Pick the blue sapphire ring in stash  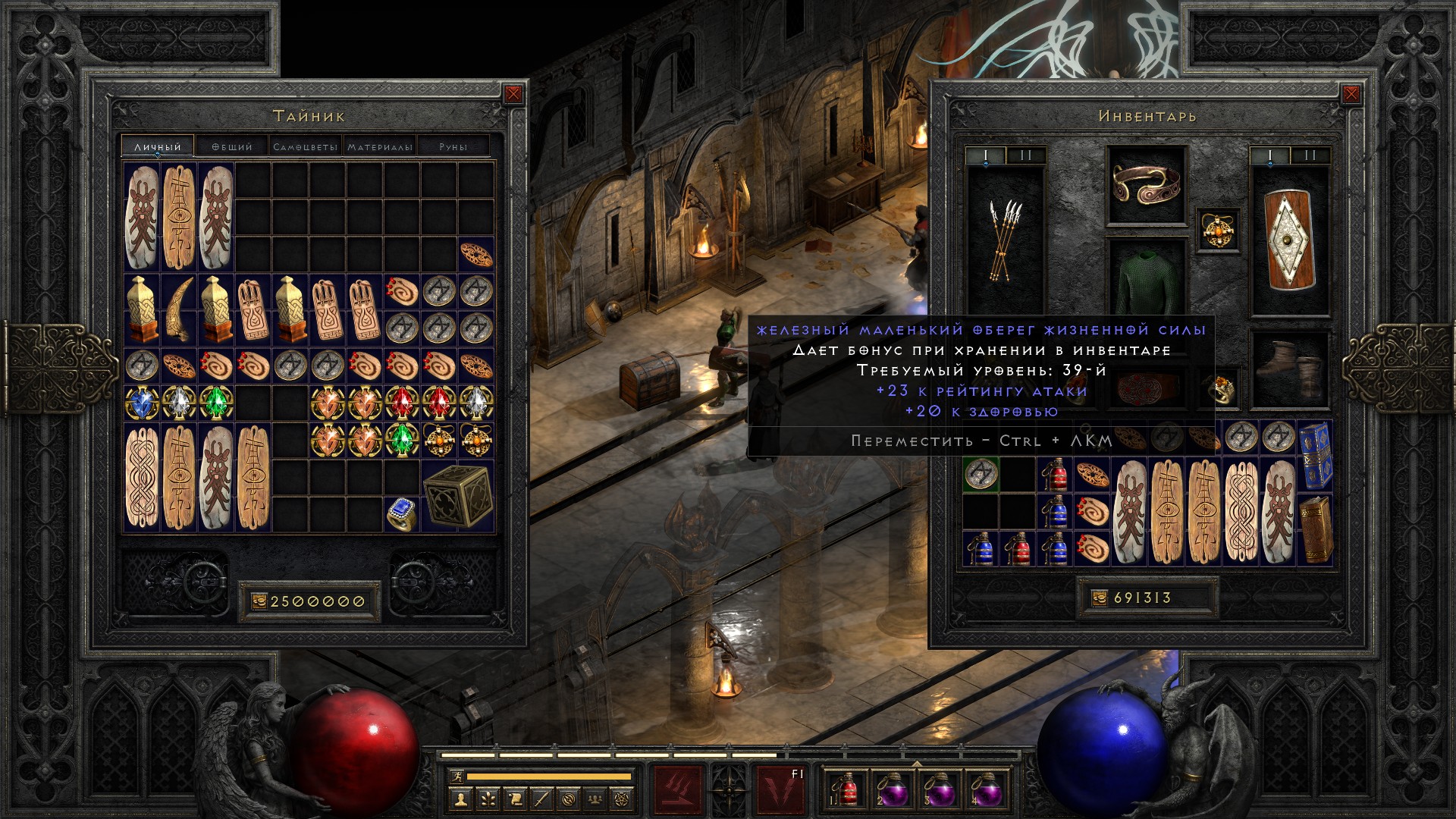402,514
